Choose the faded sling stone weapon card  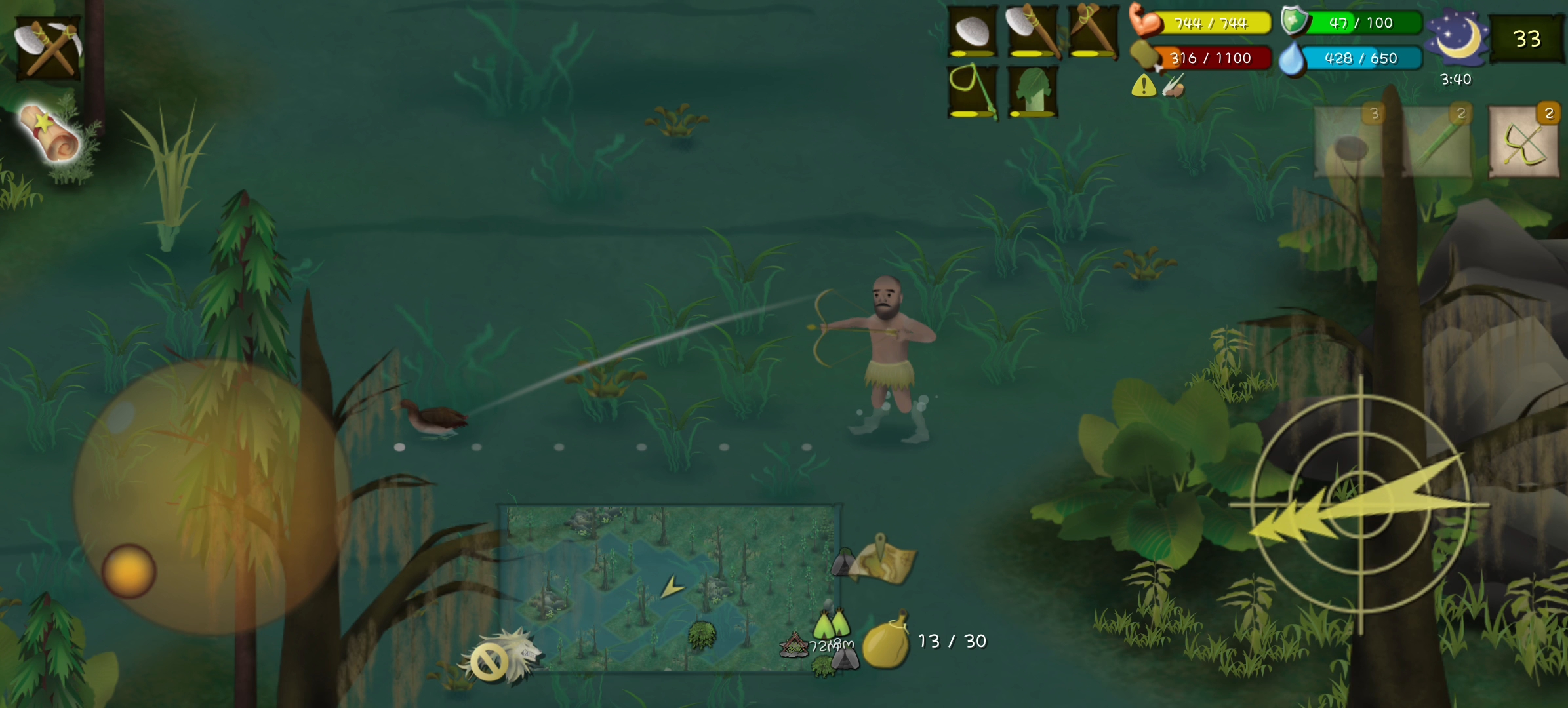coord(1350,142)
